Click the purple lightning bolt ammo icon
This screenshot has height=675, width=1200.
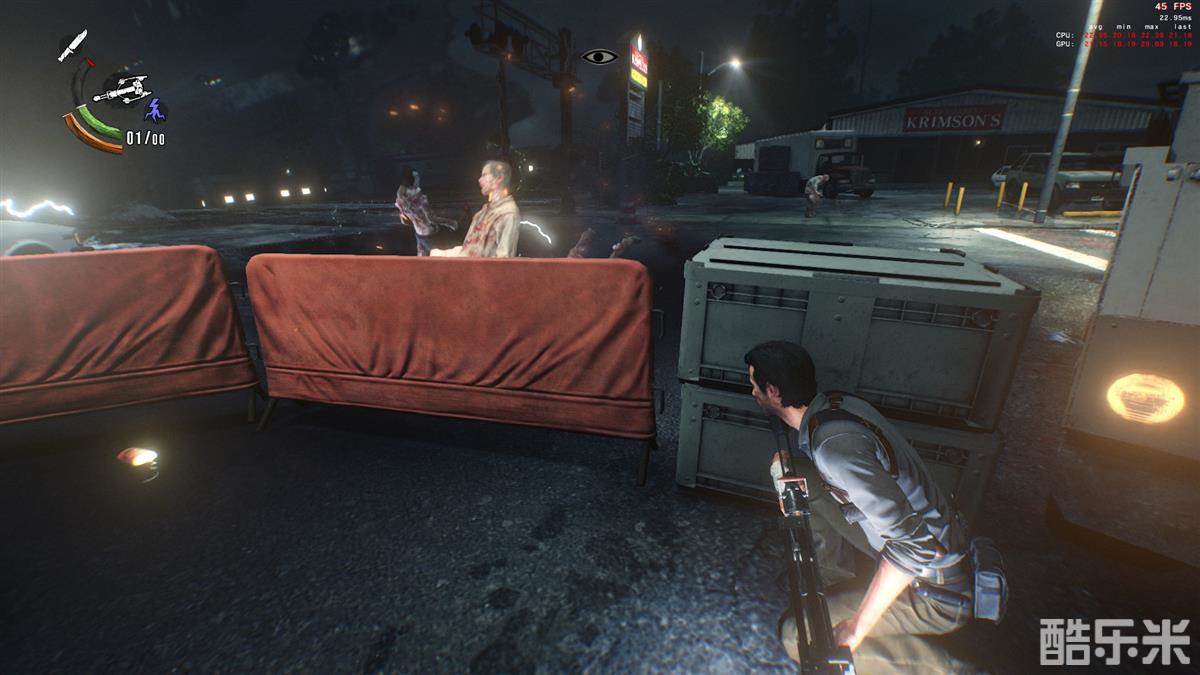coord(155,109)
